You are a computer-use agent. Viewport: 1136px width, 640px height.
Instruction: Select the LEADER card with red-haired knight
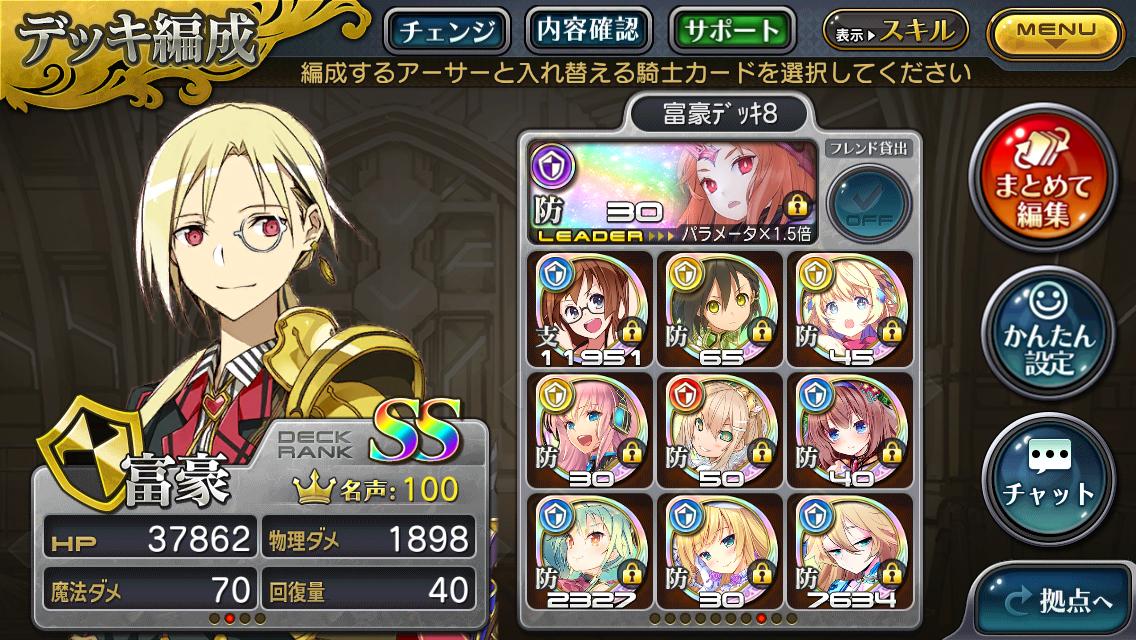(x=672, y=192)
